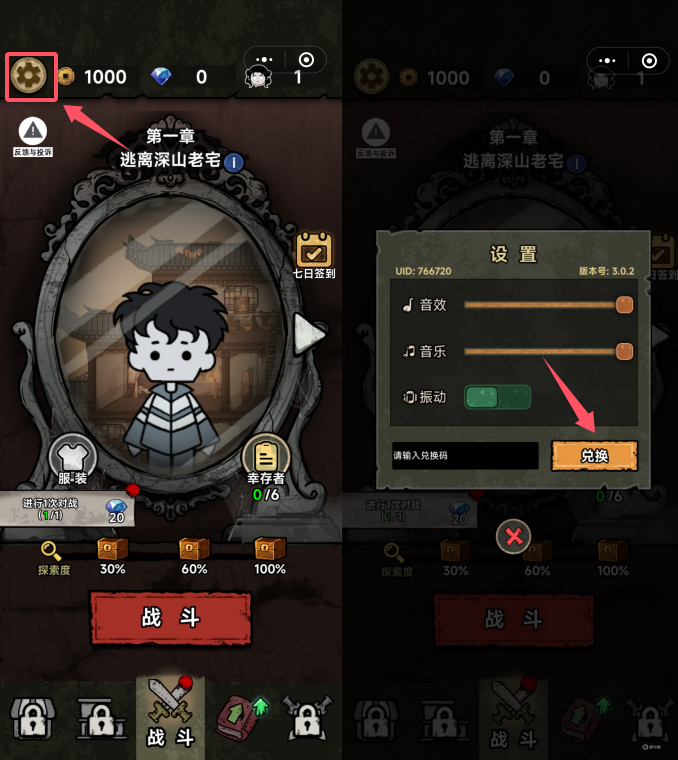This screenshot has height=760, width=678.
Task: Toggle the 振动 vibration switch
Action: pyautogui.click(x=497, y=397)
